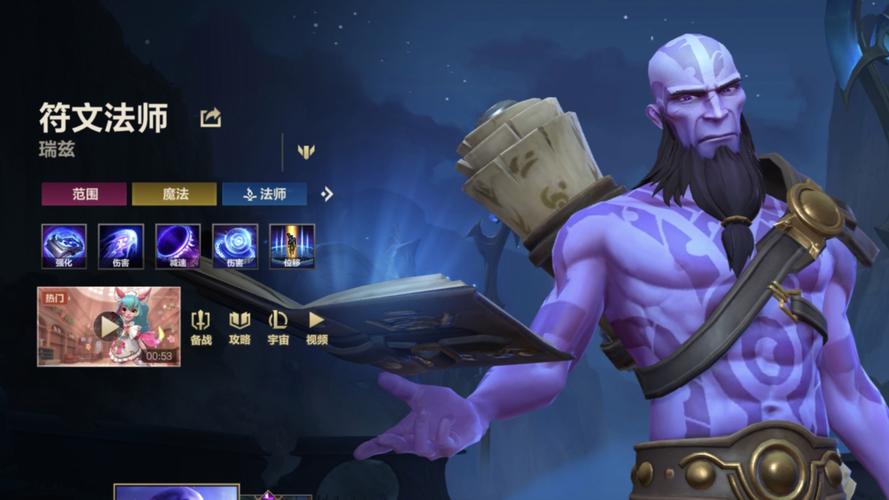
Task: Click the share icon beside 符文法师
Action: tap(210, 118)
